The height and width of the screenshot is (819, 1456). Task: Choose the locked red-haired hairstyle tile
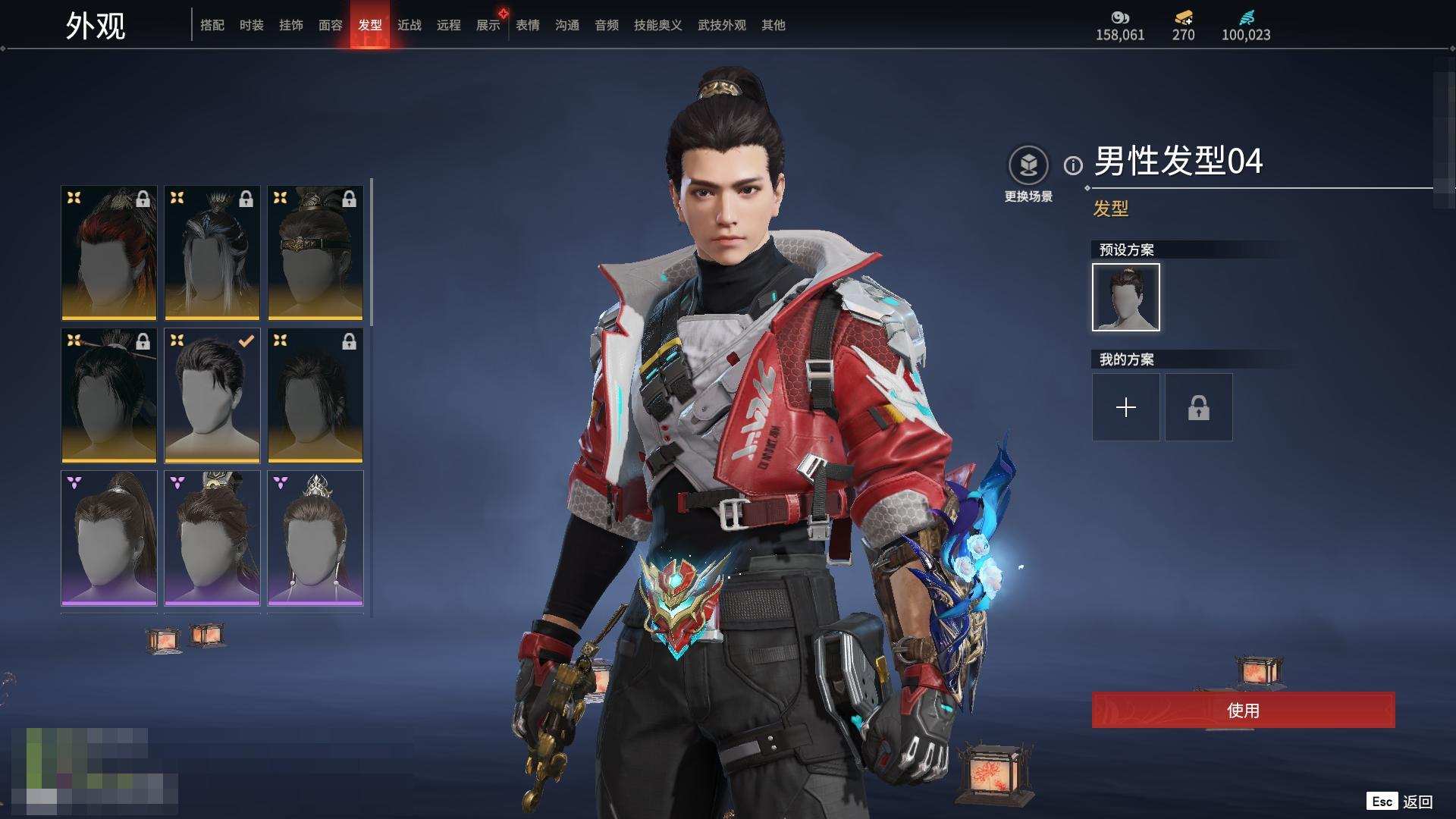click(x=109, y=253)
